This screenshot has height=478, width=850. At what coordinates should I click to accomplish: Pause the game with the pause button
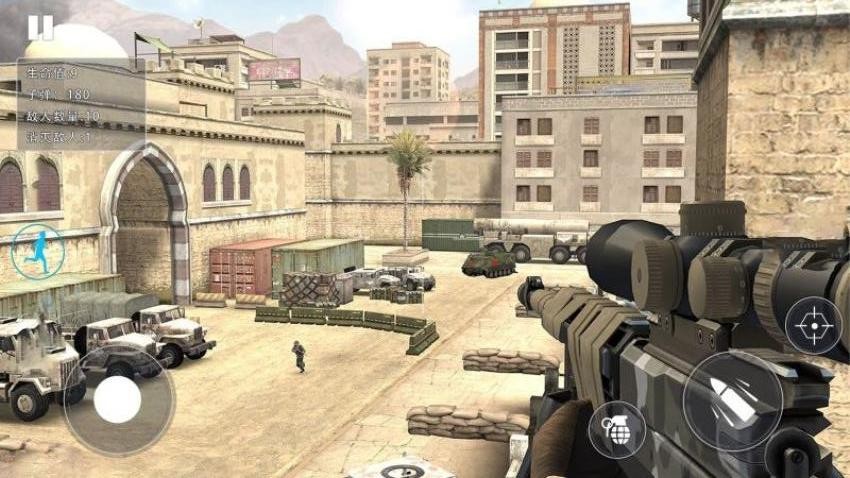[x=41, y=27]
